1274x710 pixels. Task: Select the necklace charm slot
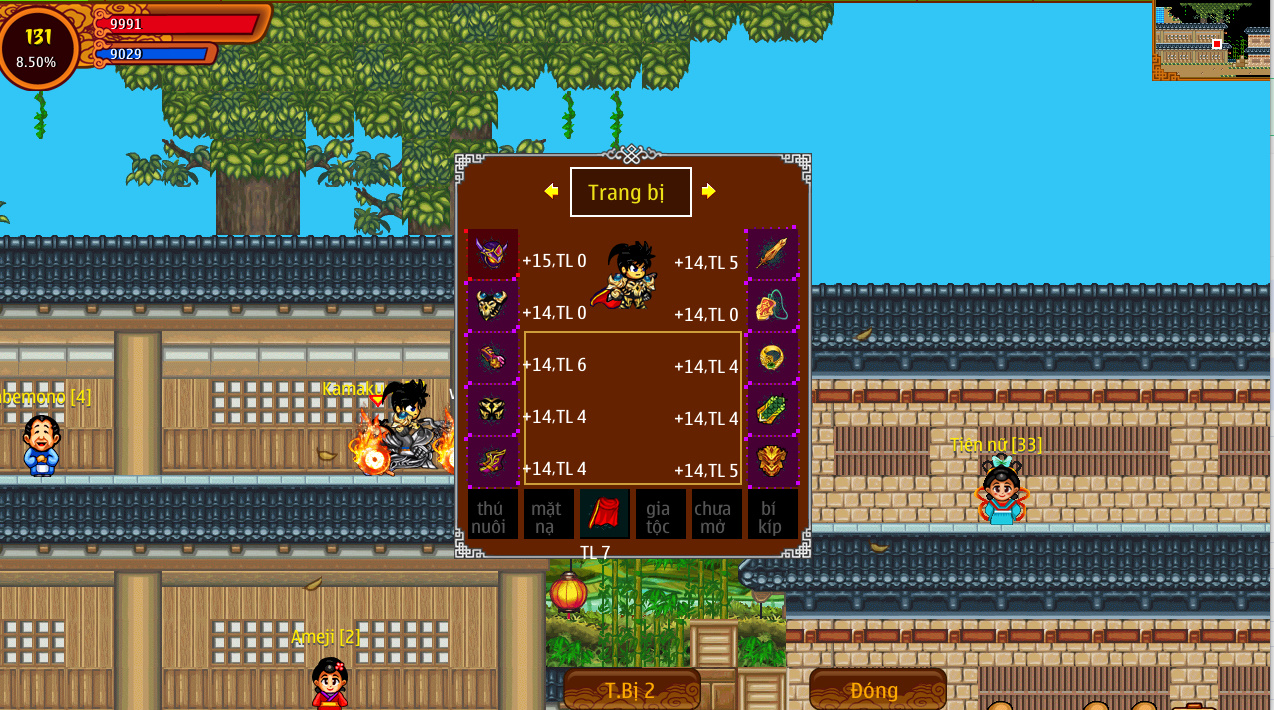point(772,305)
